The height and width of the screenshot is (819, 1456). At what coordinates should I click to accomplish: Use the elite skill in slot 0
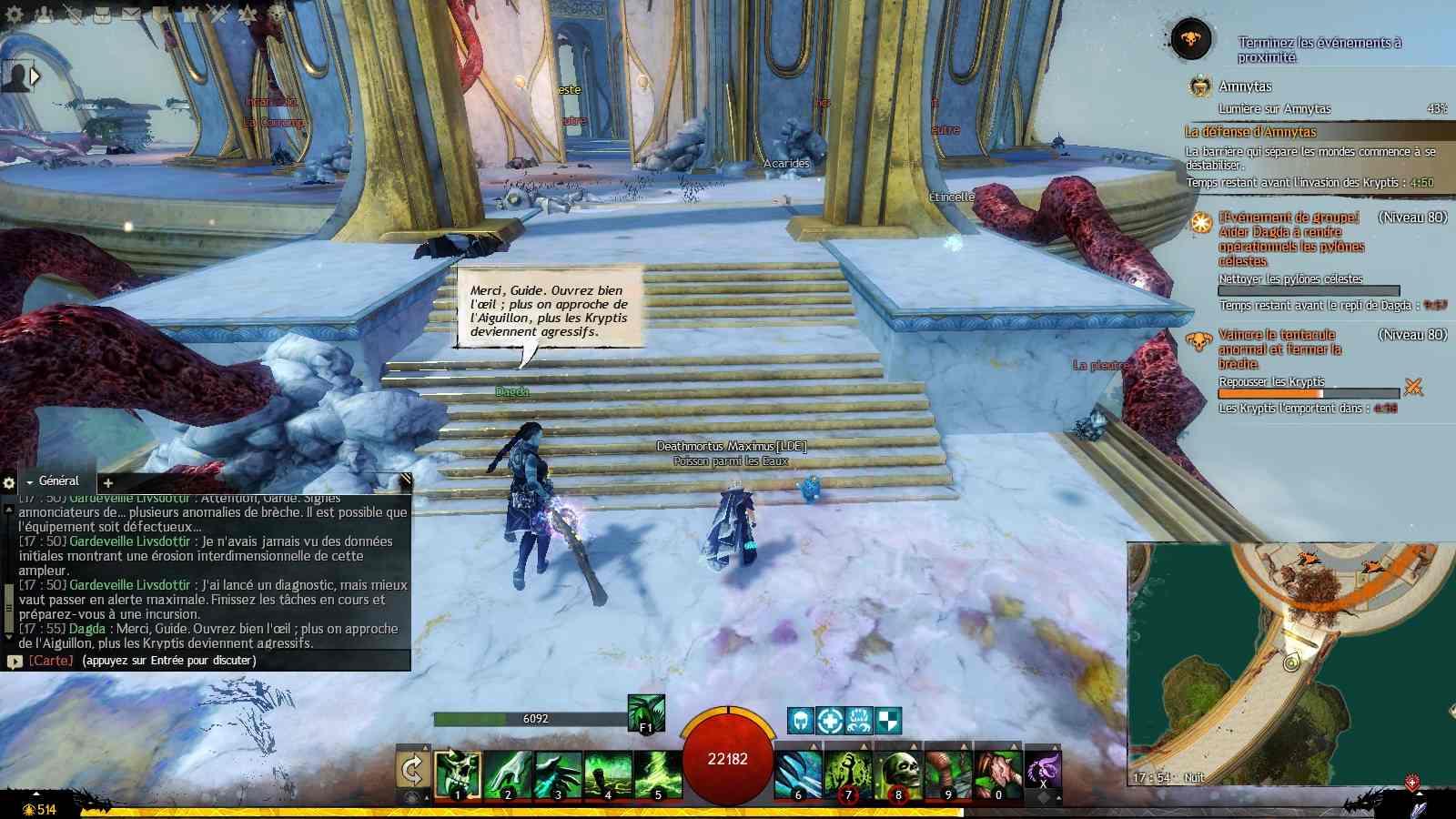point(998,773)
